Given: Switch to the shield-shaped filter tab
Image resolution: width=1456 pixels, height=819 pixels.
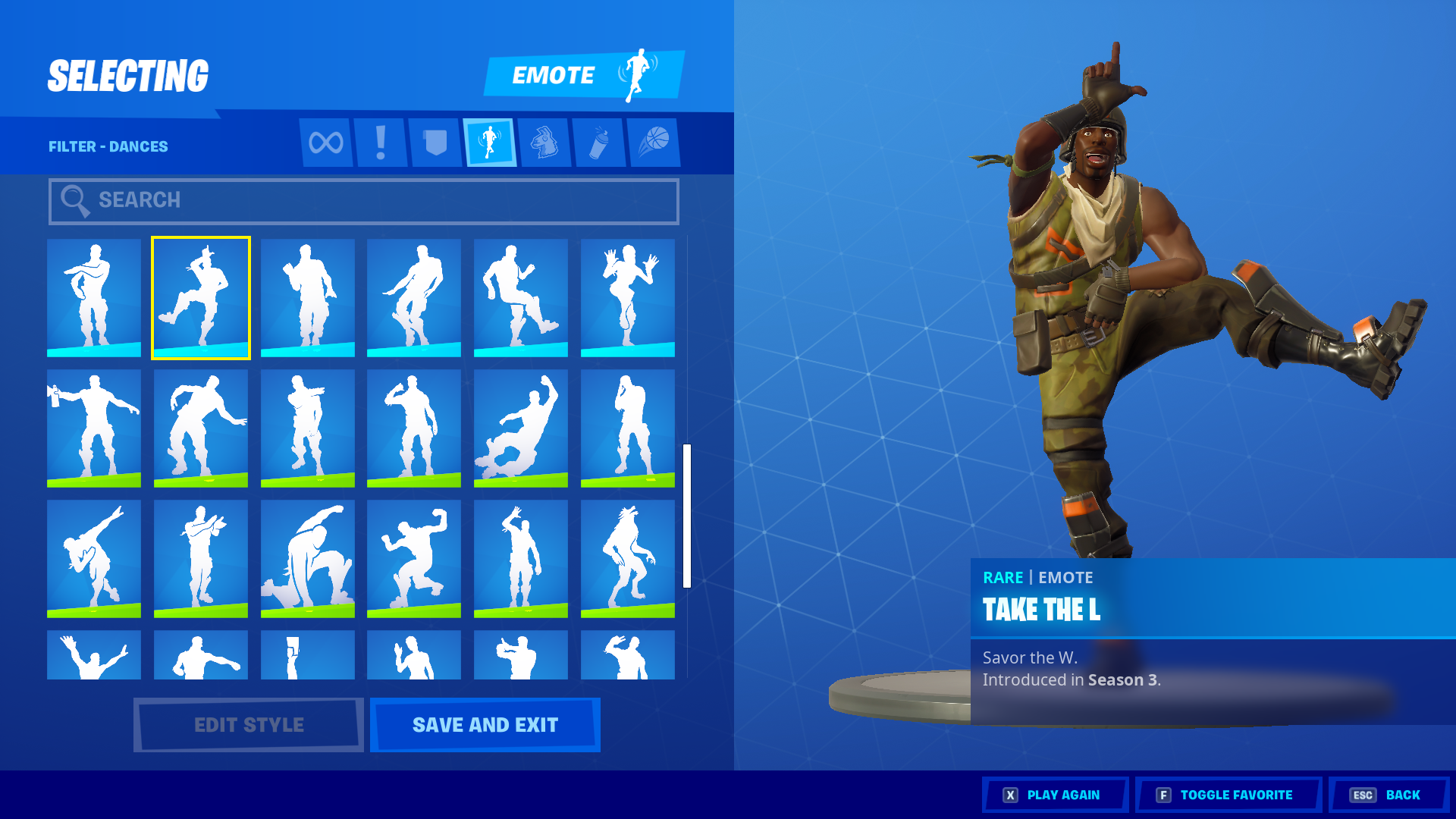Looking at the screenshot, I should (435, 143).
